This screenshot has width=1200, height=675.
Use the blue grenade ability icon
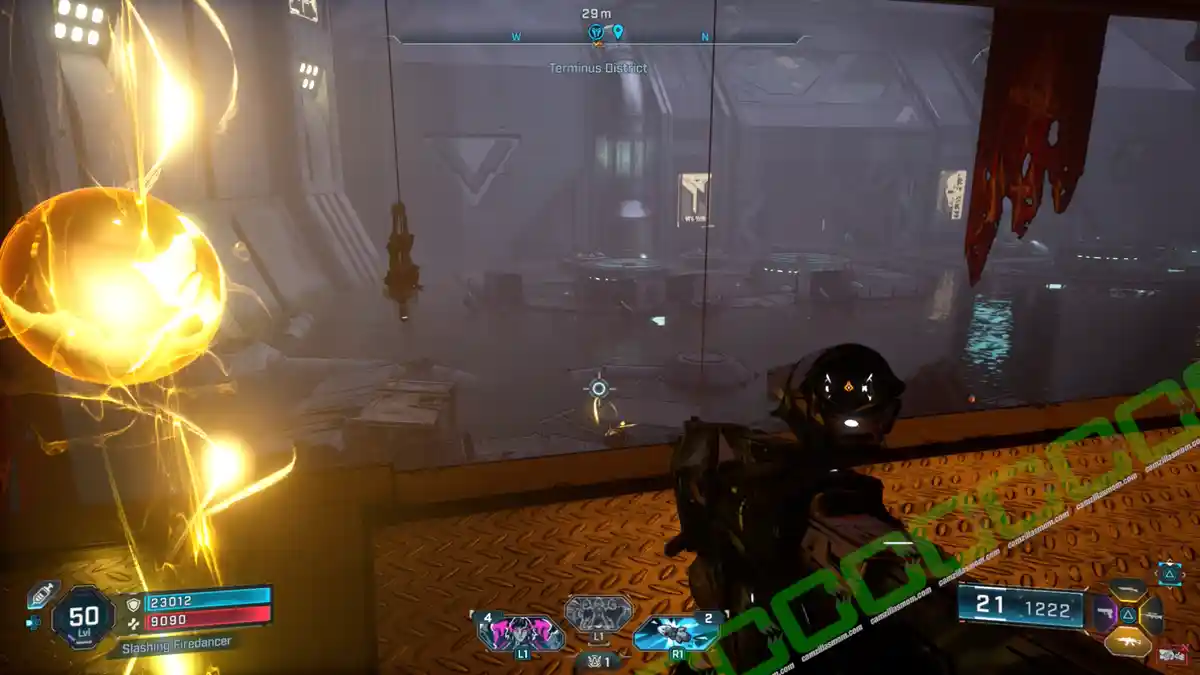676,633
